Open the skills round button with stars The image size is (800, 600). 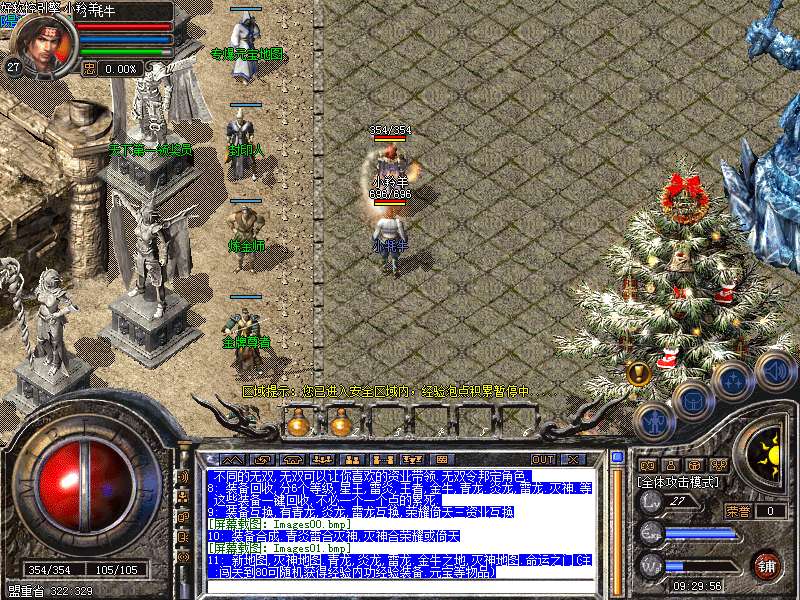732,380
